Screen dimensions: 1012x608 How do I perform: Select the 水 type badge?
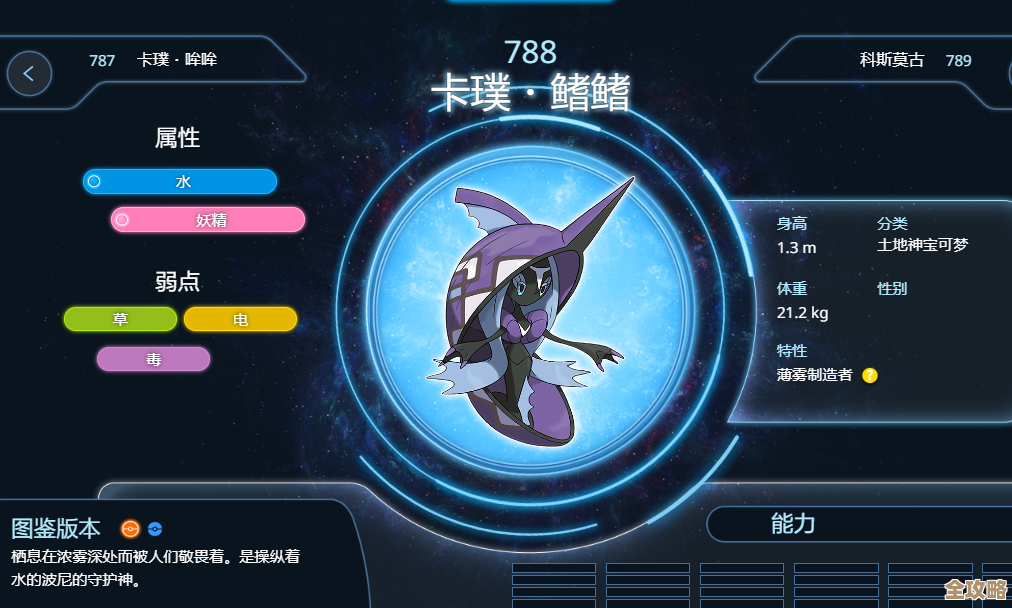coord(180,182)
